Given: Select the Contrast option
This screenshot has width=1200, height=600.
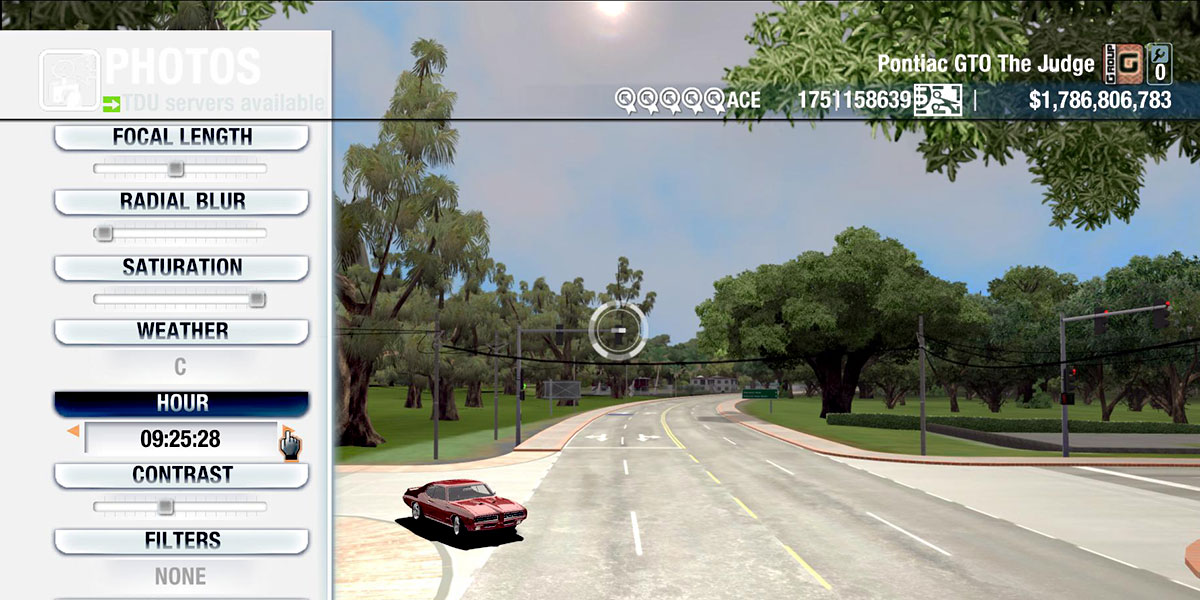Looking at the screenshot, I should tap(181, 475).
